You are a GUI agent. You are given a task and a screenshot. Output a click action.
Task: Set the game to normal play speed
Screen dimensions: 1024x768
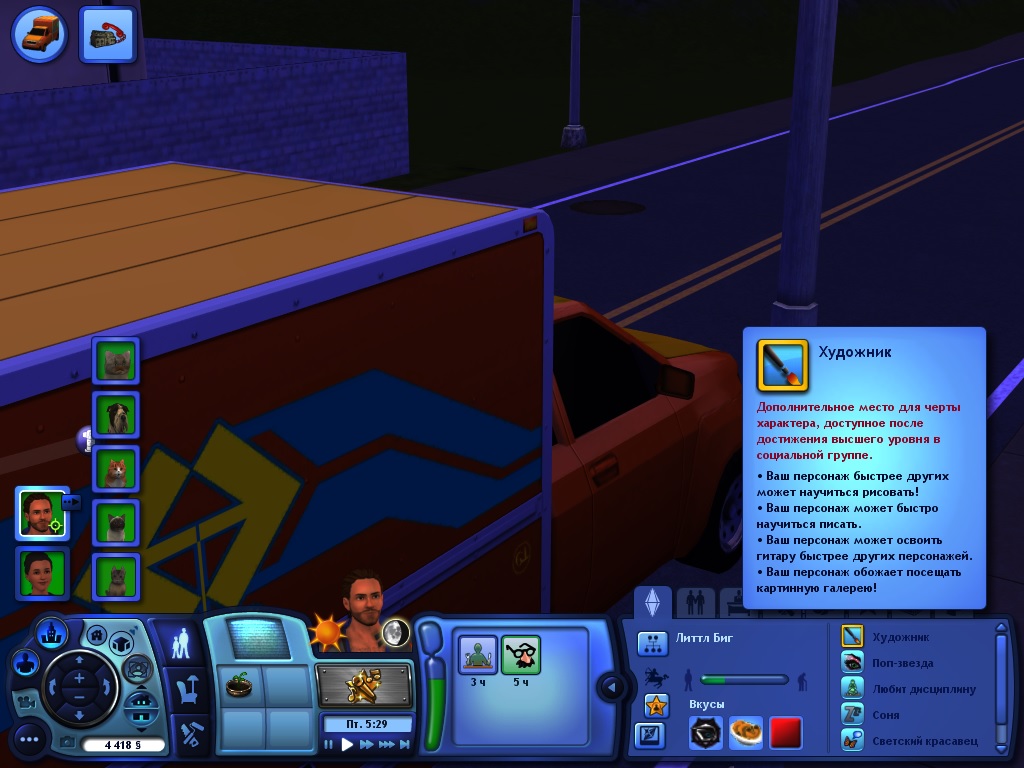(347, 744)
